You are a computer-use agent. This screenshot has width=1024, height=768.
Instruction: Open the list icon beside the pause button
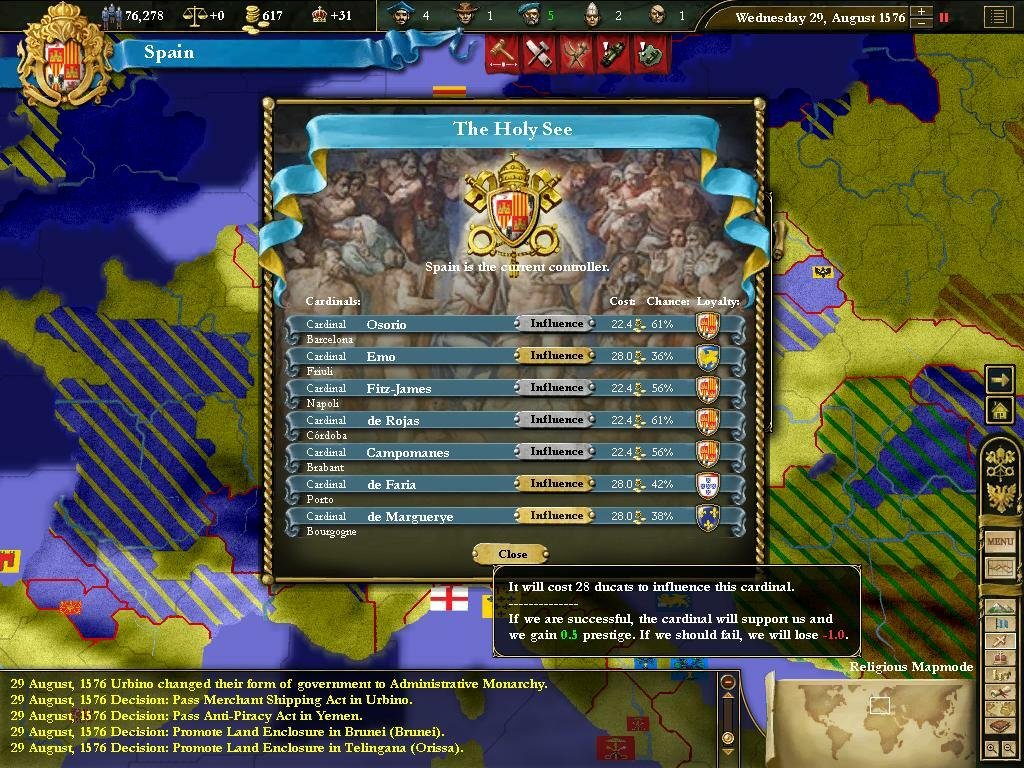coord(997,17)
